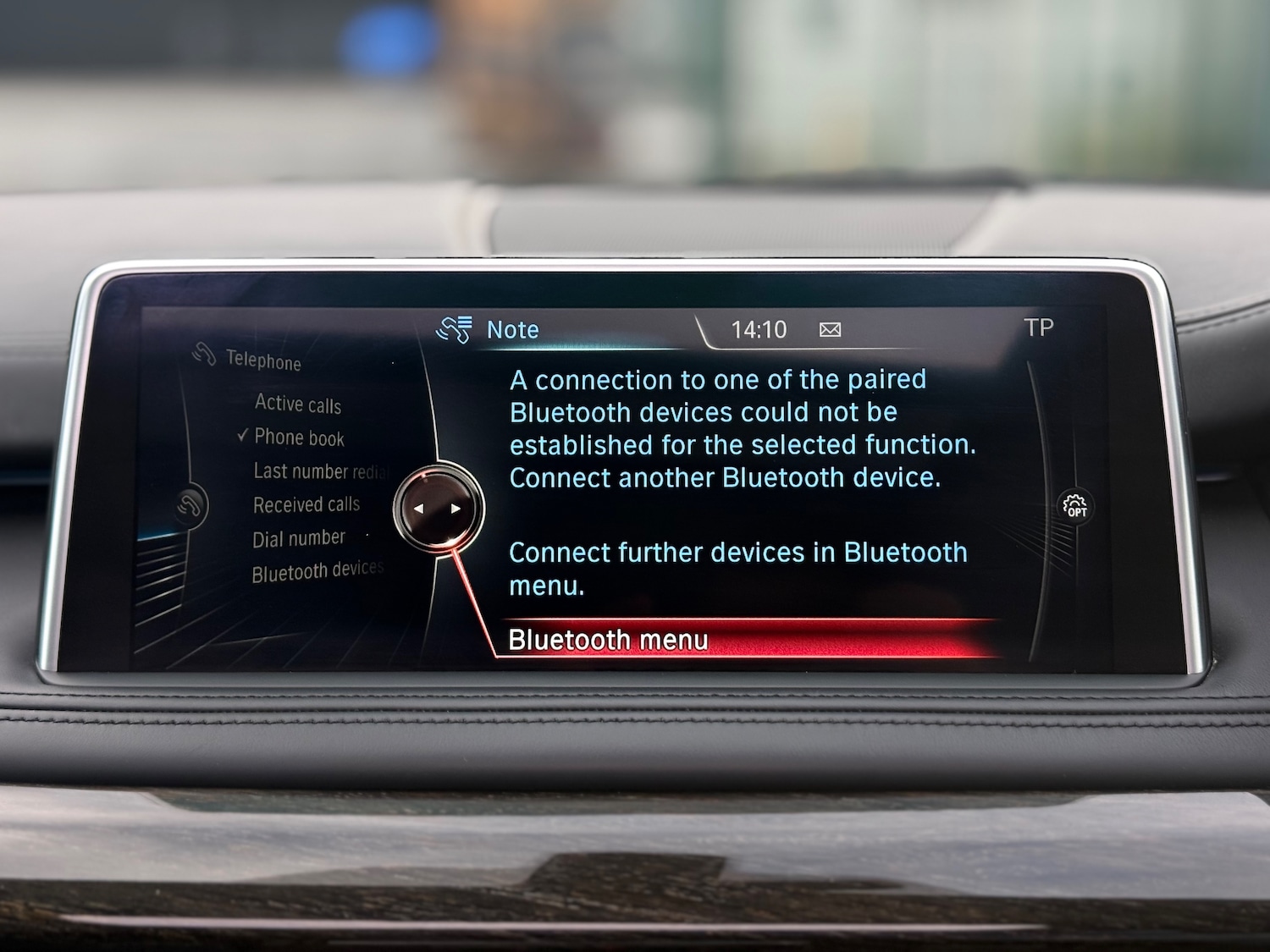This screenshot has height=952, width=1270.
Task: Open the new message envelope icon
Action: (x=829, y=329)
